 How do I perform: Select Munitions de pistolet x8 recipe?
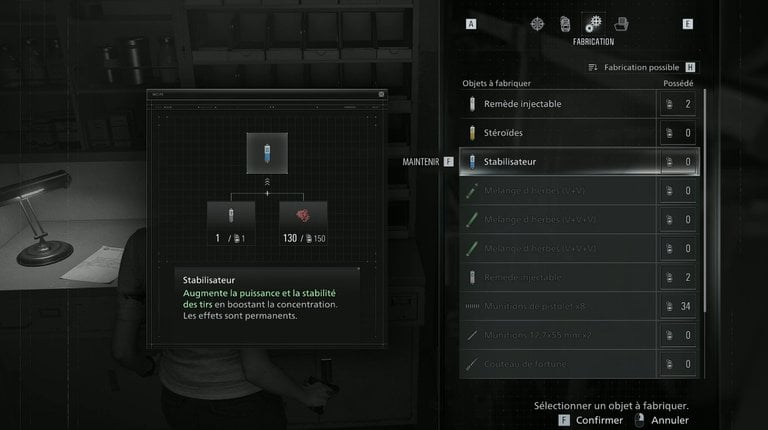[x=560, y=306]
